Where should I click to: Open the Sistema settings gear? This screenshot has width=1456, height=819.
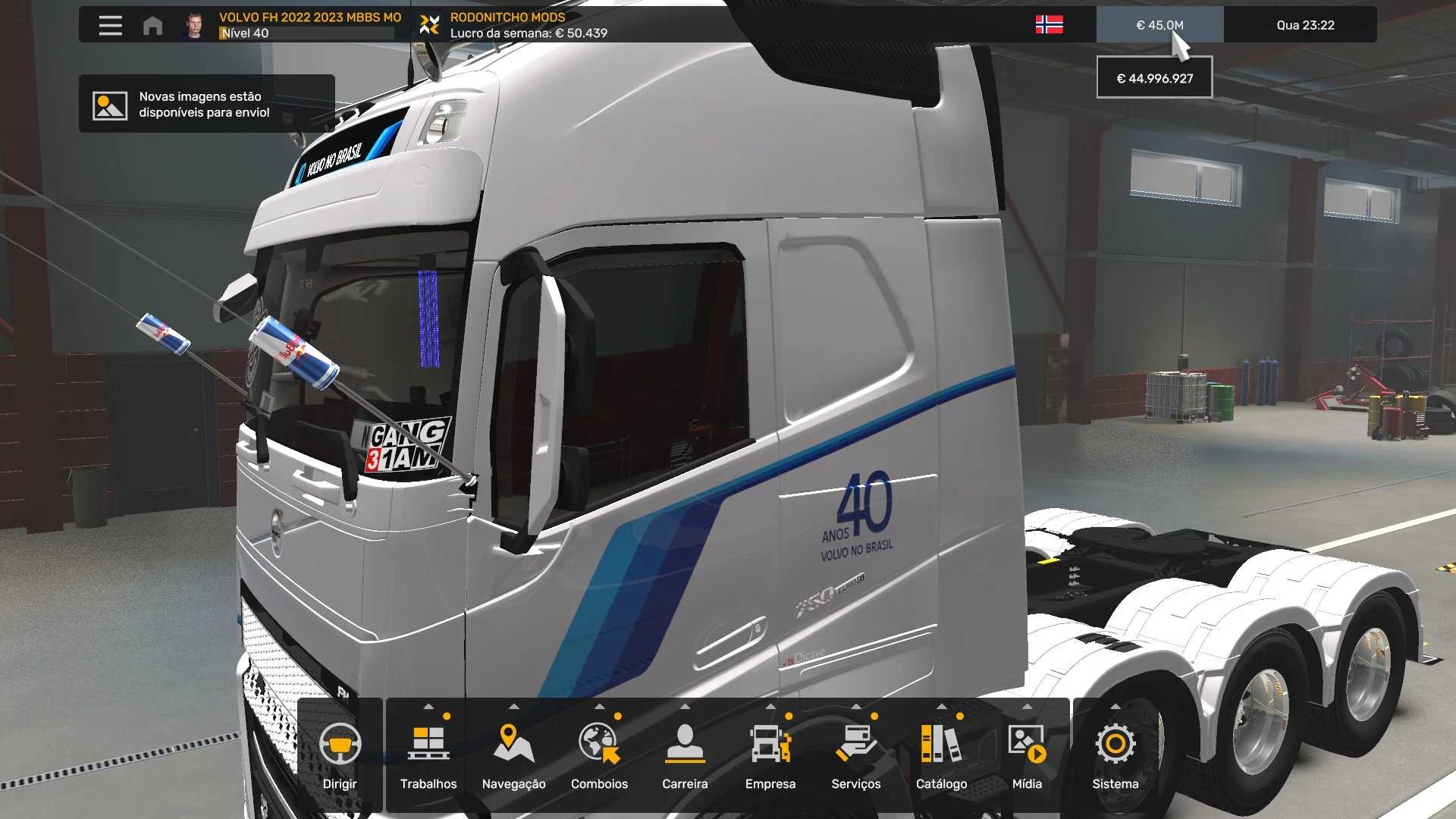click(1115, 755)
